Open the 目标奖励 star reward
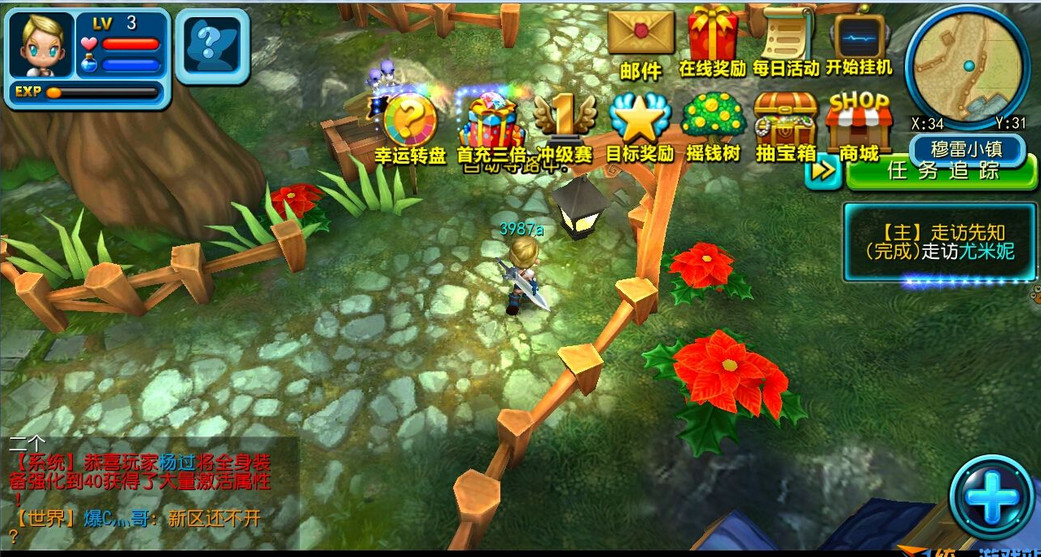This screenshot has height=557, width=1041. [640, 126]
